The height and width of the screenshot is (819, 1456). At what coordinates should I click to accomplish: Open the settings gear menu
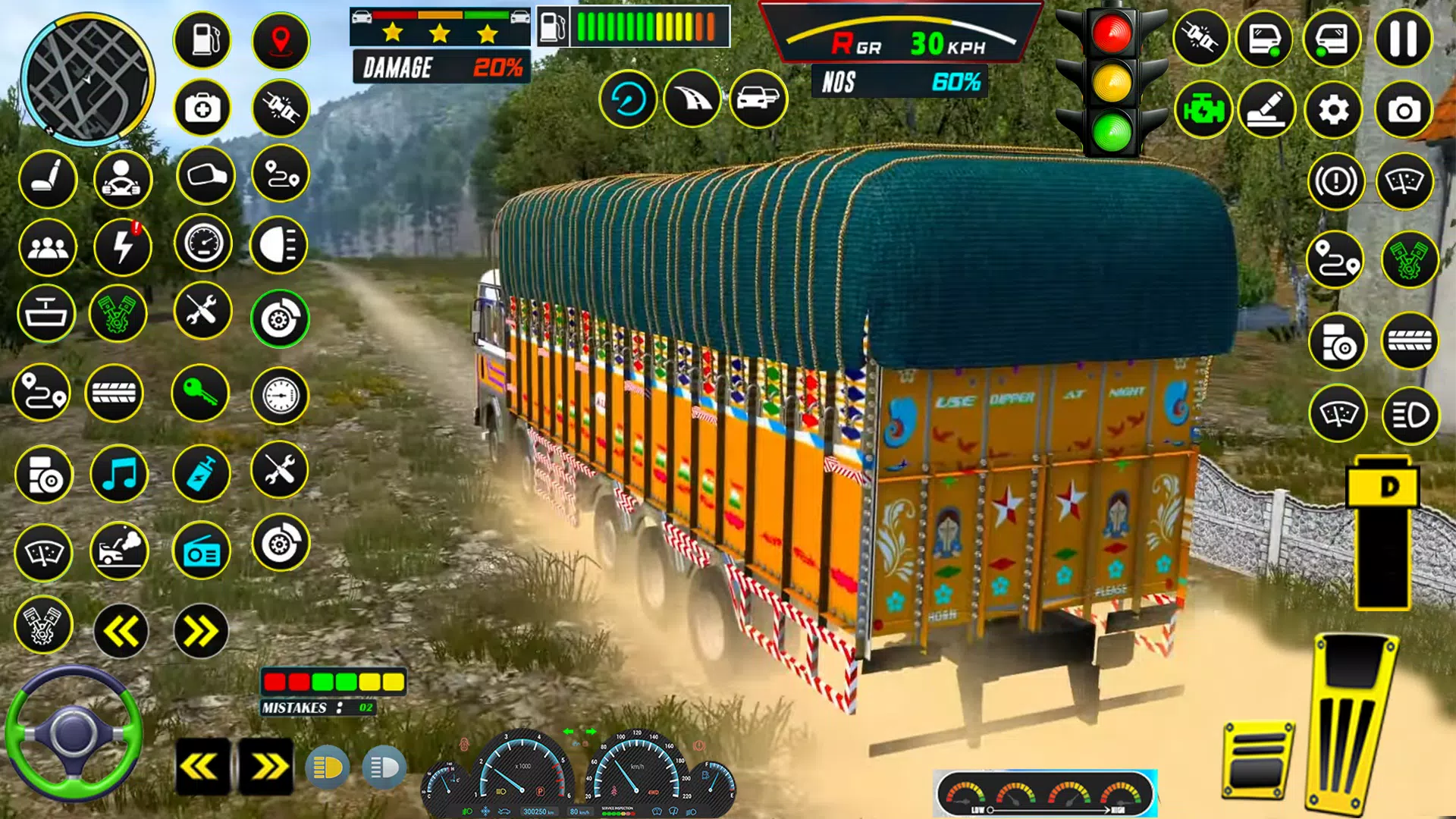pos(1335,109)
